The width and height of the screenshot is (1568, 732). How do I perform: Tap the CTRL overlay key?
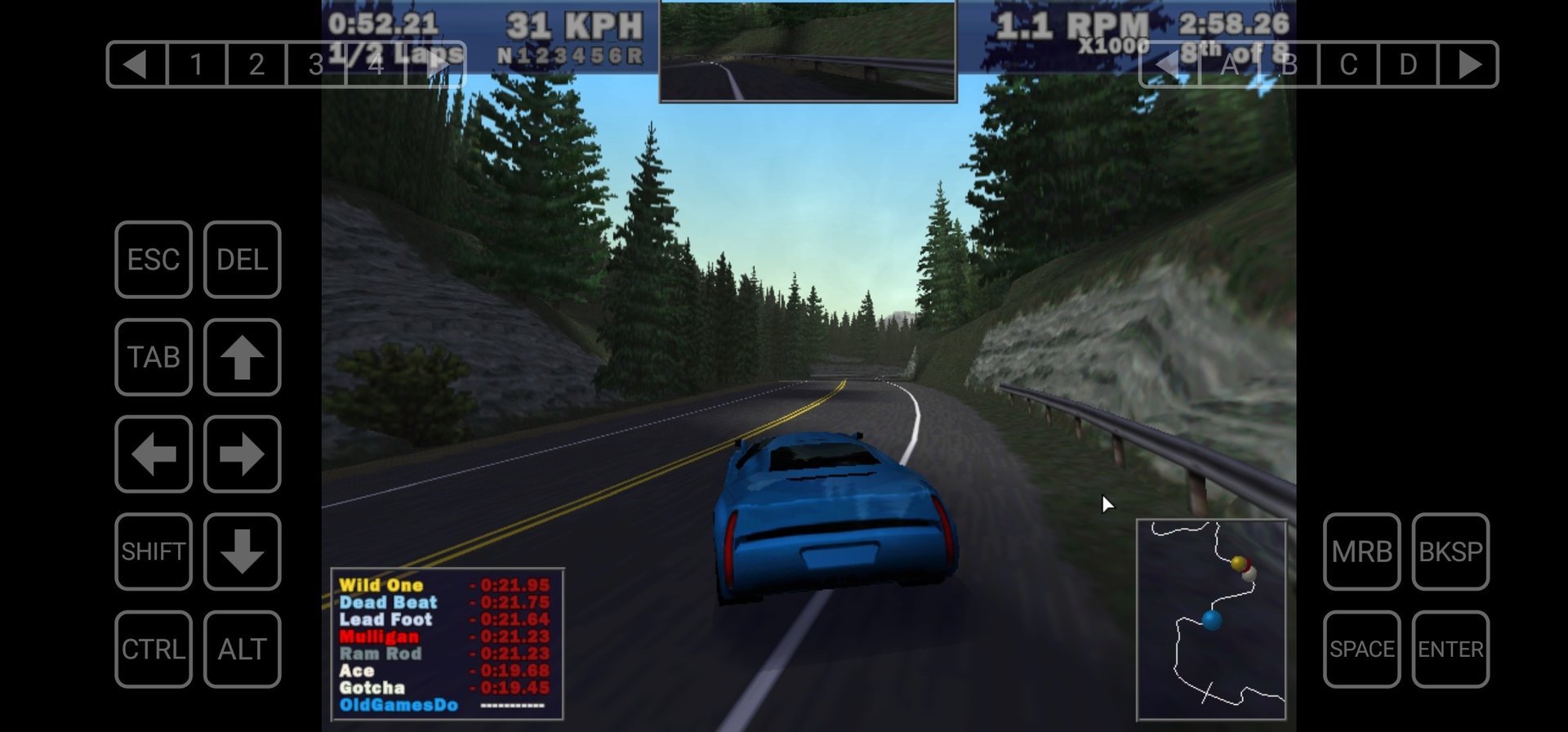click(154, 649)
